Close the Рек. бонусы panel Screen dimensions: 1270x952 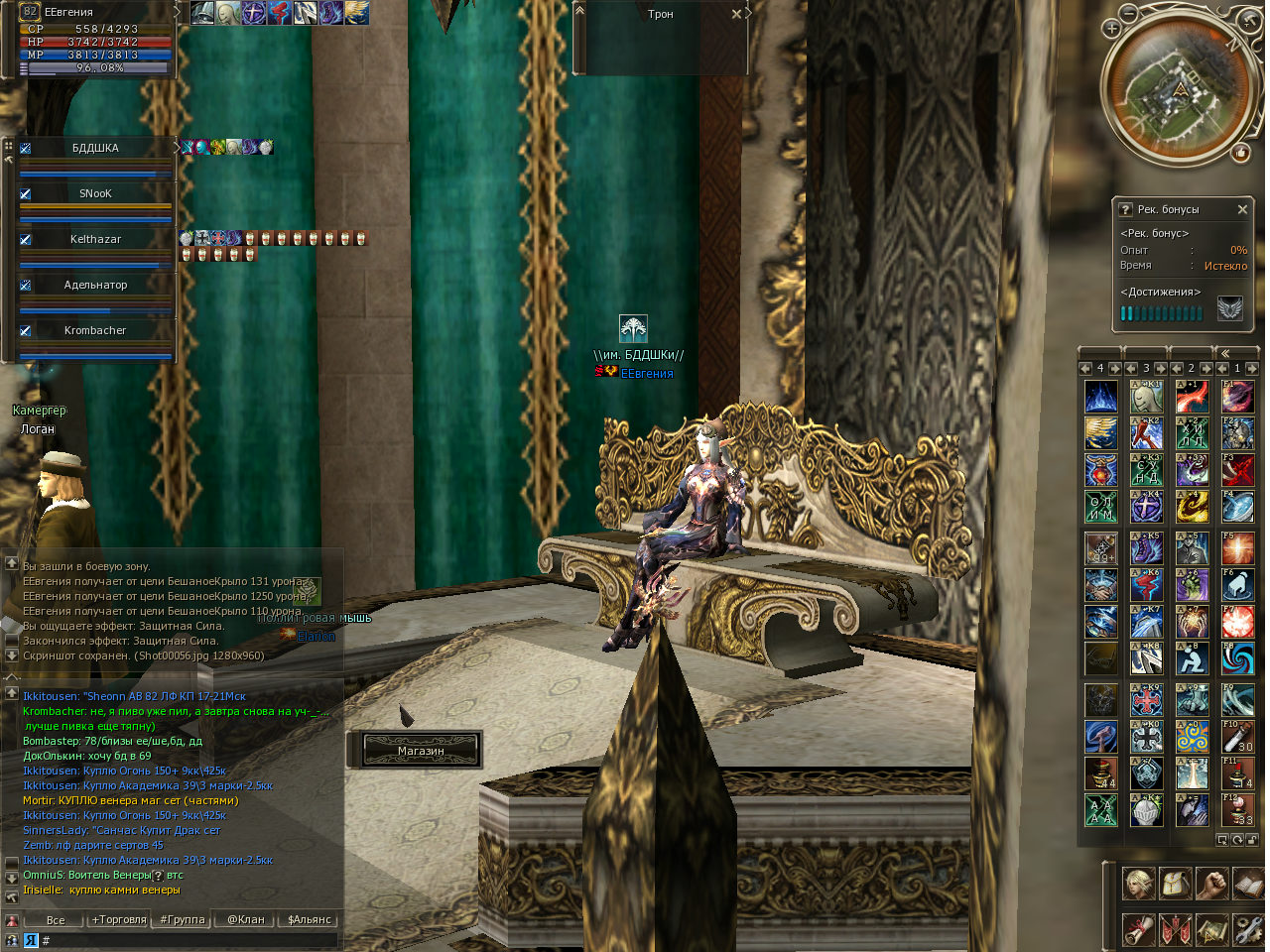pyautogui.click(x=1242, y=209)
